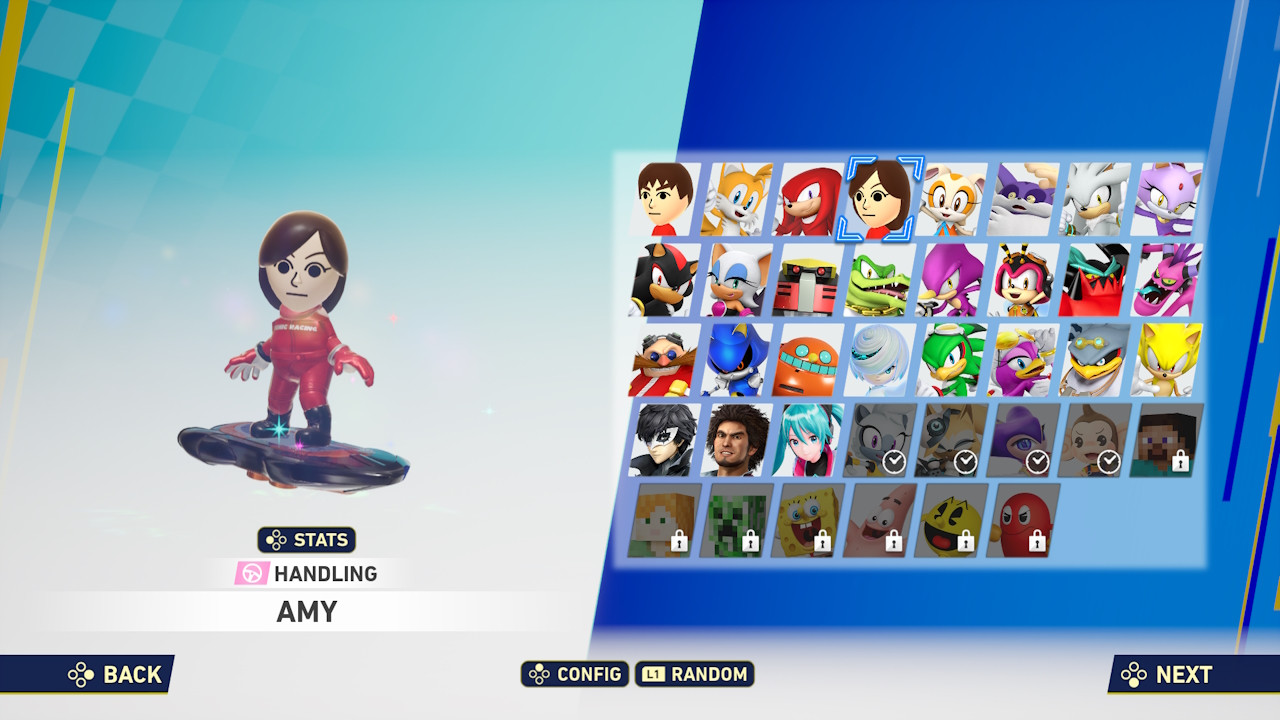Click the checkmark badge on the DLC character

(x=896, y=462)
